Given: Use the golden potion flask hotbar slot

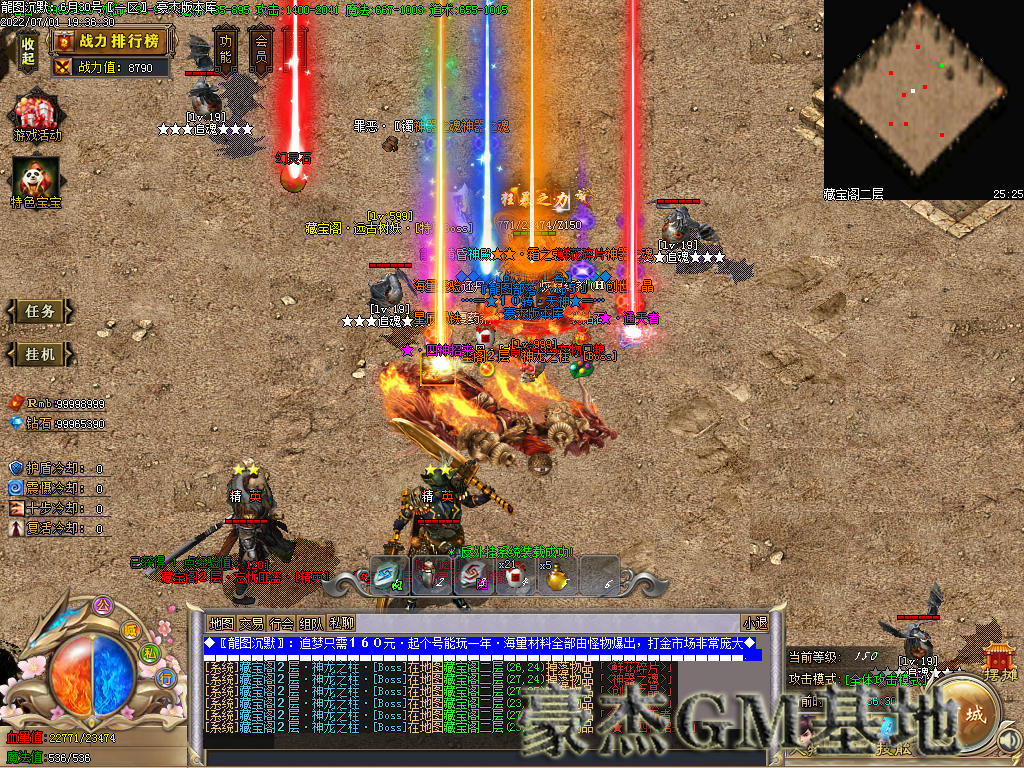Looking at the screenshot, I should 557,578.
